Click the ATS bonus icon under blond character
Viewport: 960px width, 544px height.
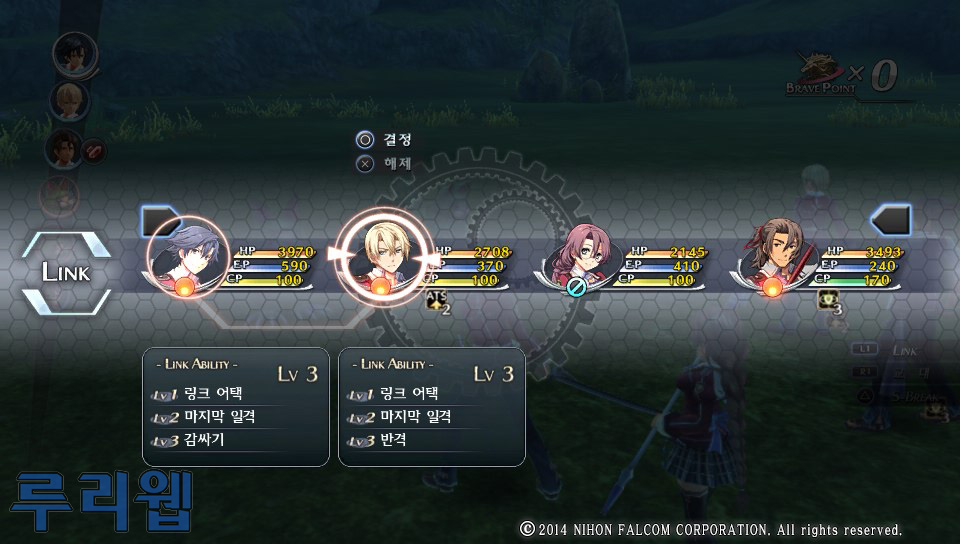coord(437,302)
